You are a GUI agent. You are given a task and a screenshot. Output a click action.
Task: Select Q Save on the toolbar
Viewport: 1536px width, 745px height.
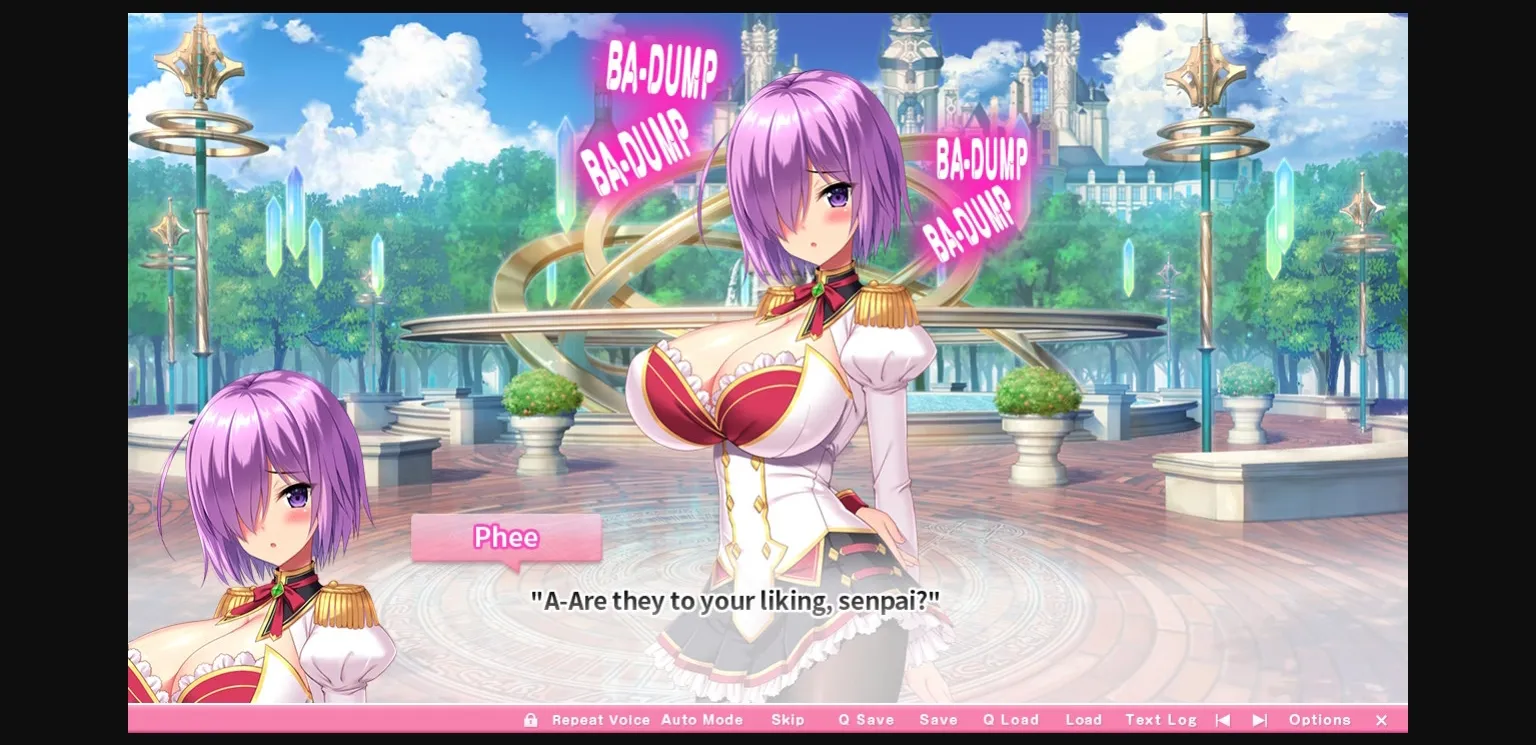pos(866,720)
